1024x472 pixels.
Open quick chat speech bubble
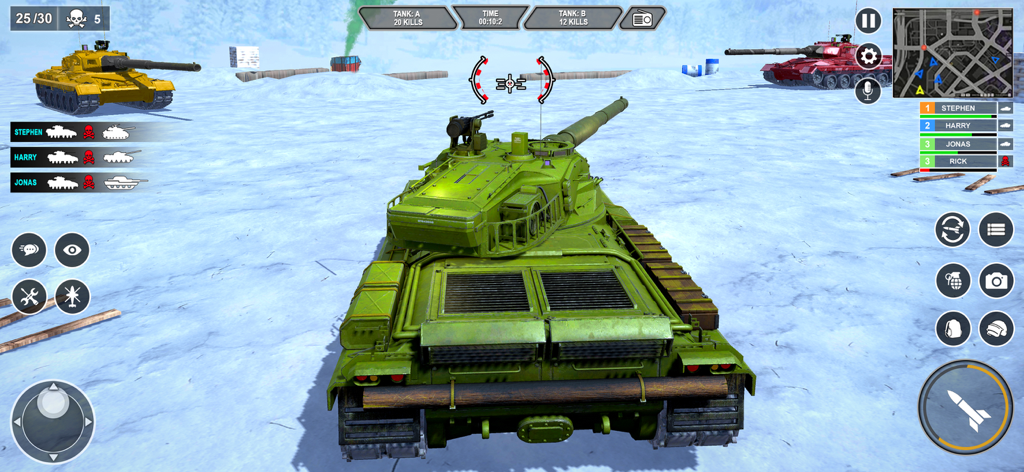point(29,250)
